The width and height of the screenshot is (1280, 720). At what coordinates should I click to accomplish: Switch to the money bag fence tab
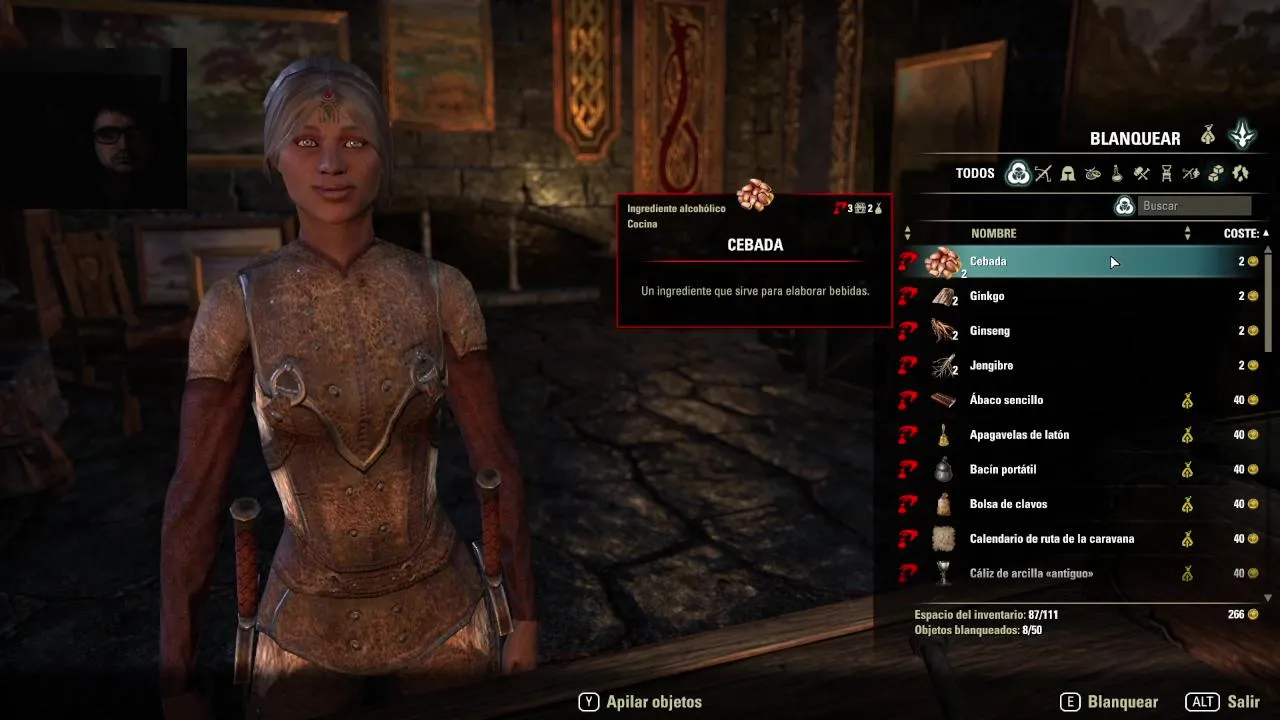click(x=1208, y=135)
